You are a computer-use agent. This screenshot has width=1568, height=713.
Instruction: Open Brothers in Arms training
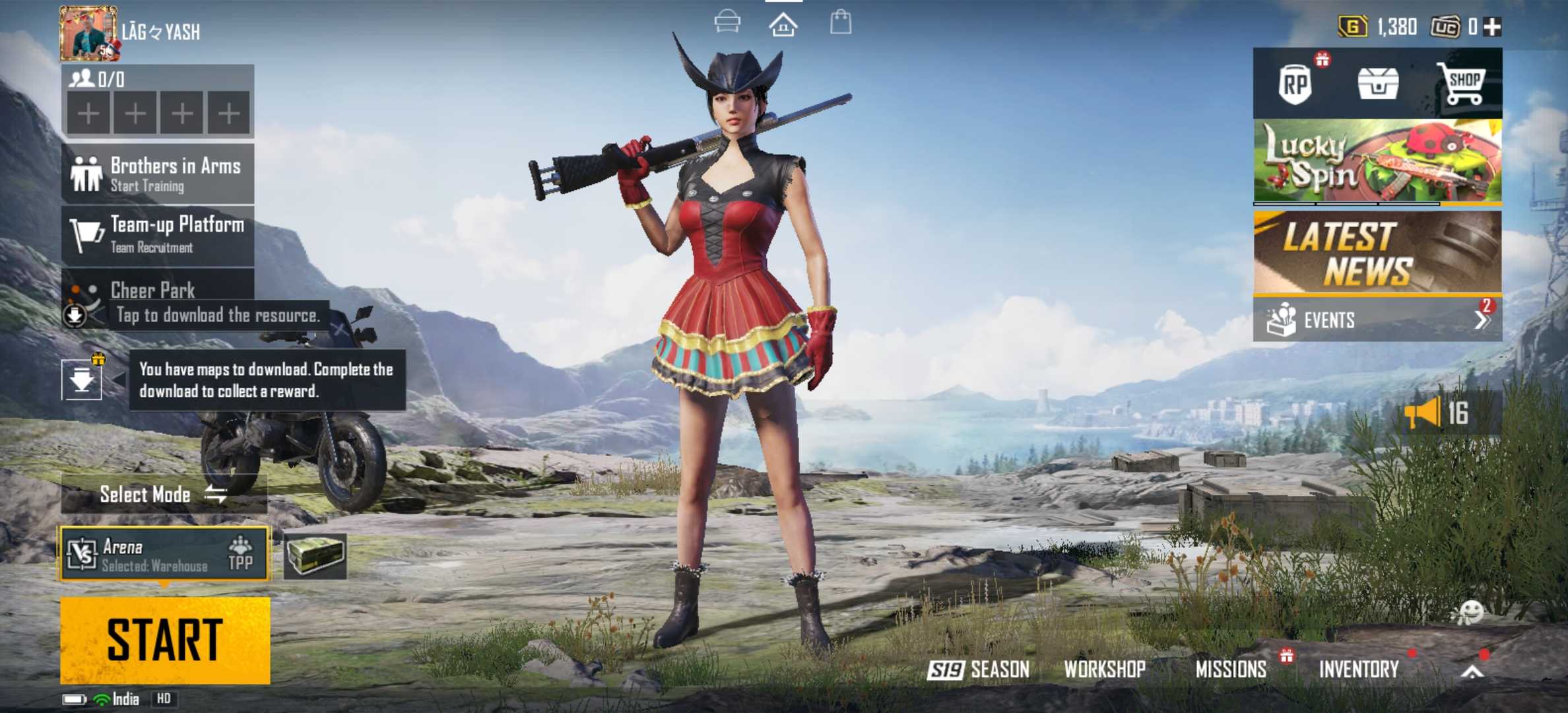point(158,174)
